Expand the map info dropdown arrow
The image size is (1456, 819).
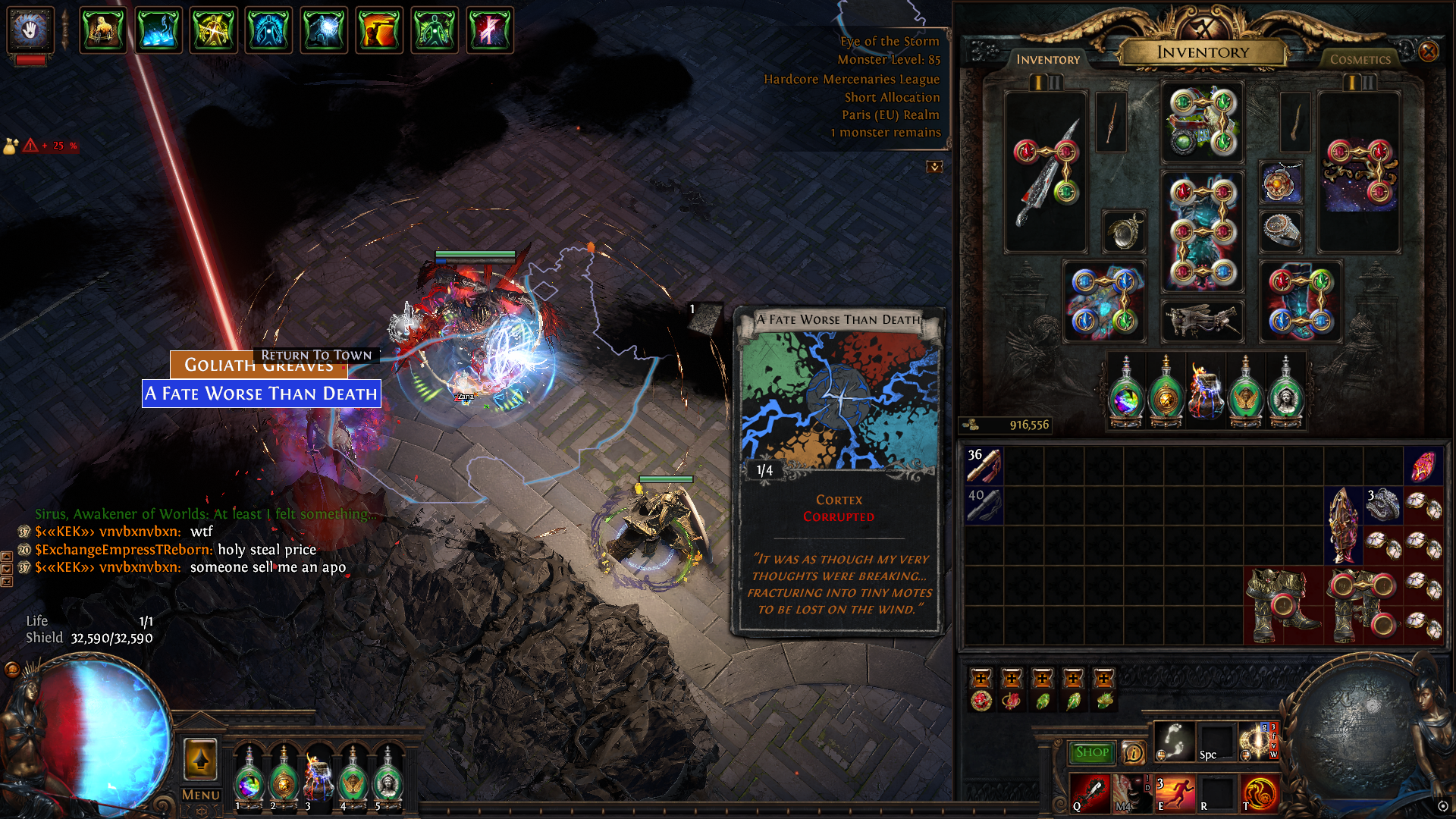click(x=934, y=166)
